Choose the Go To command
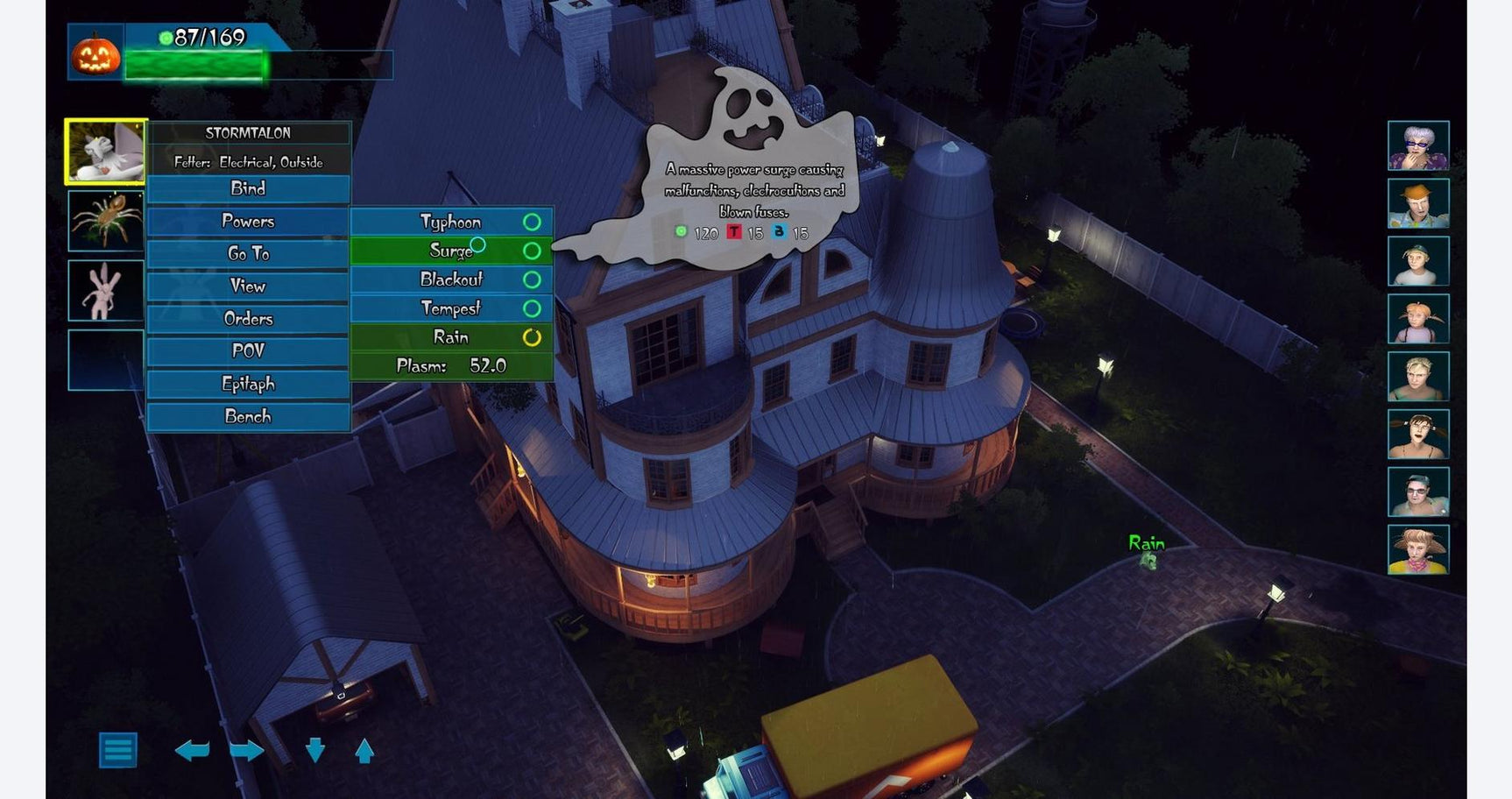The image size is (1512, 799). point(248,253)
